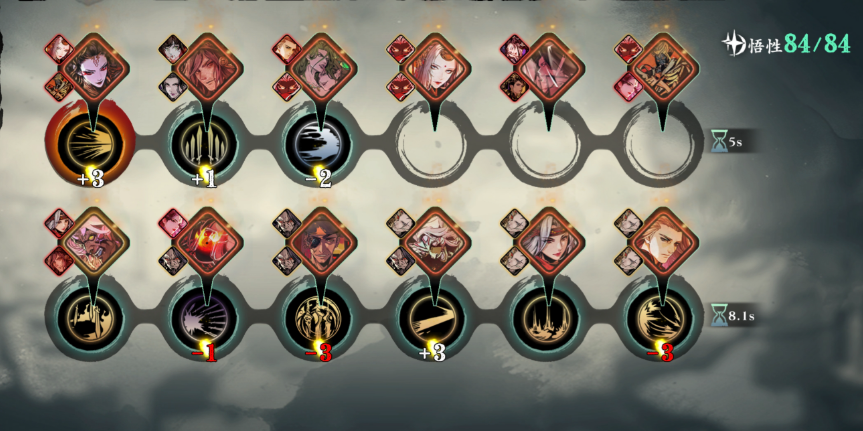Click the purple-faced woman's large portrait

(x=93, y=66)
